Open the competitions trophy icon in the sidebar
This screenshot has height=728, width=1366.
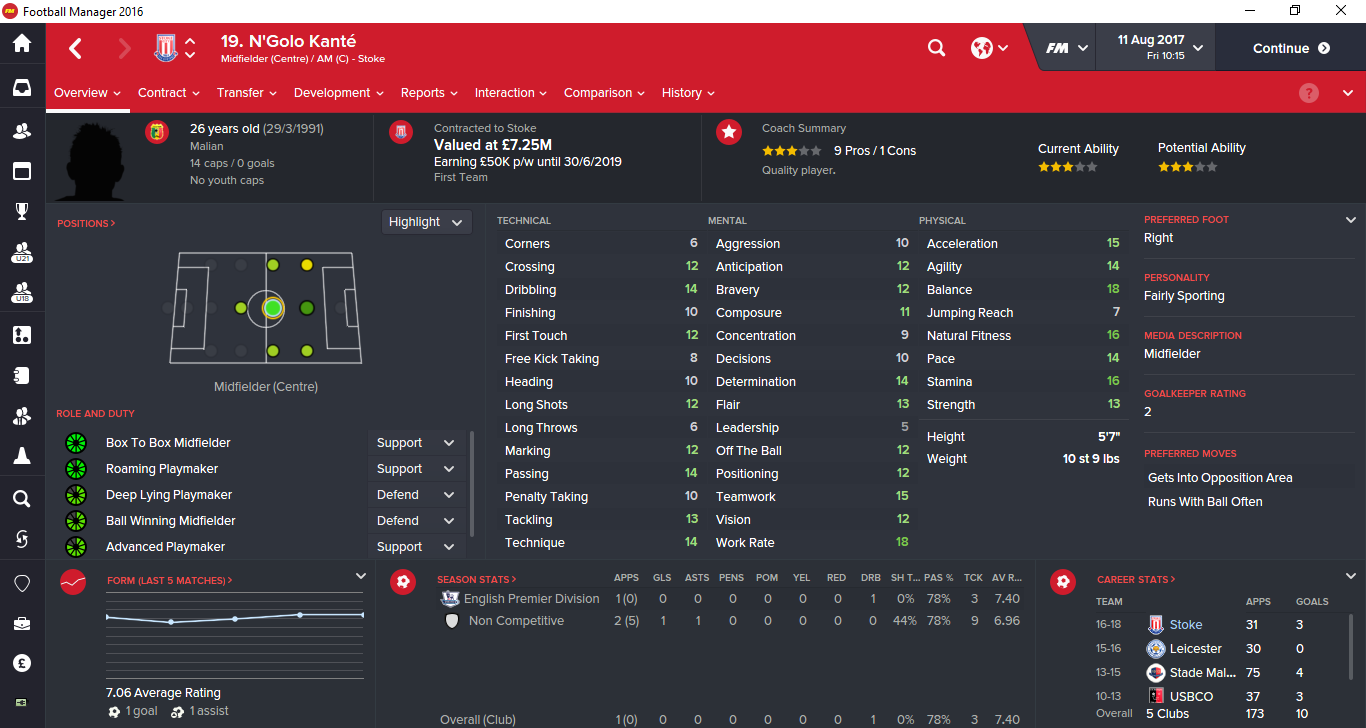click(22, 211)
